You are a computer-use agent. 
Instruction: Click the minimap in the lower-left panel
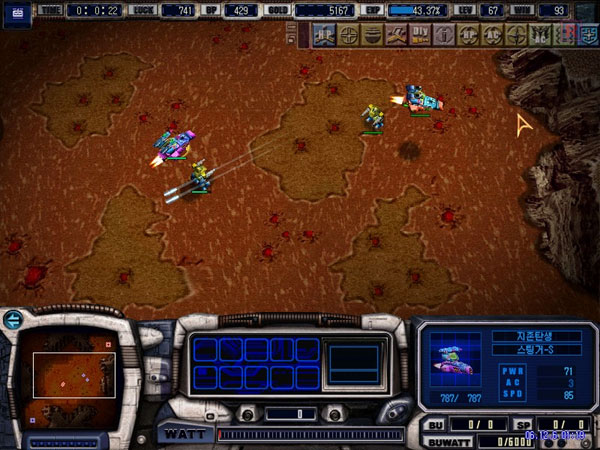click(x=72, y=375)
